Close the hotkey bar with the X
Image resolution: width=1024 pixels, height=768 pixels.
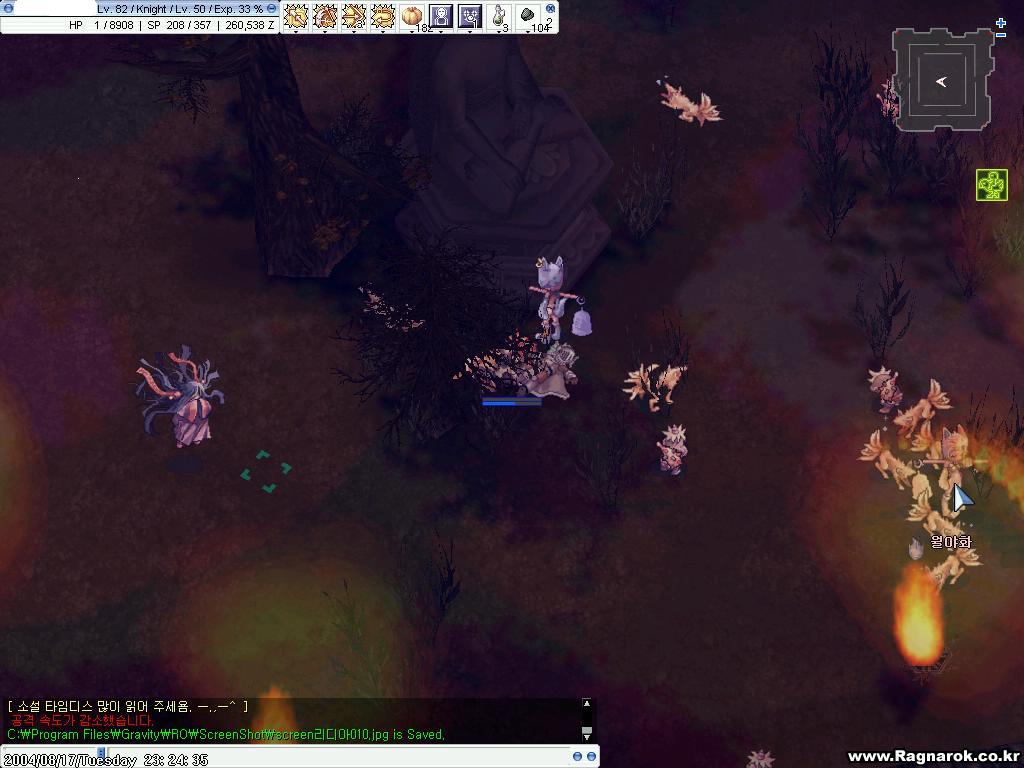[550, 8]
